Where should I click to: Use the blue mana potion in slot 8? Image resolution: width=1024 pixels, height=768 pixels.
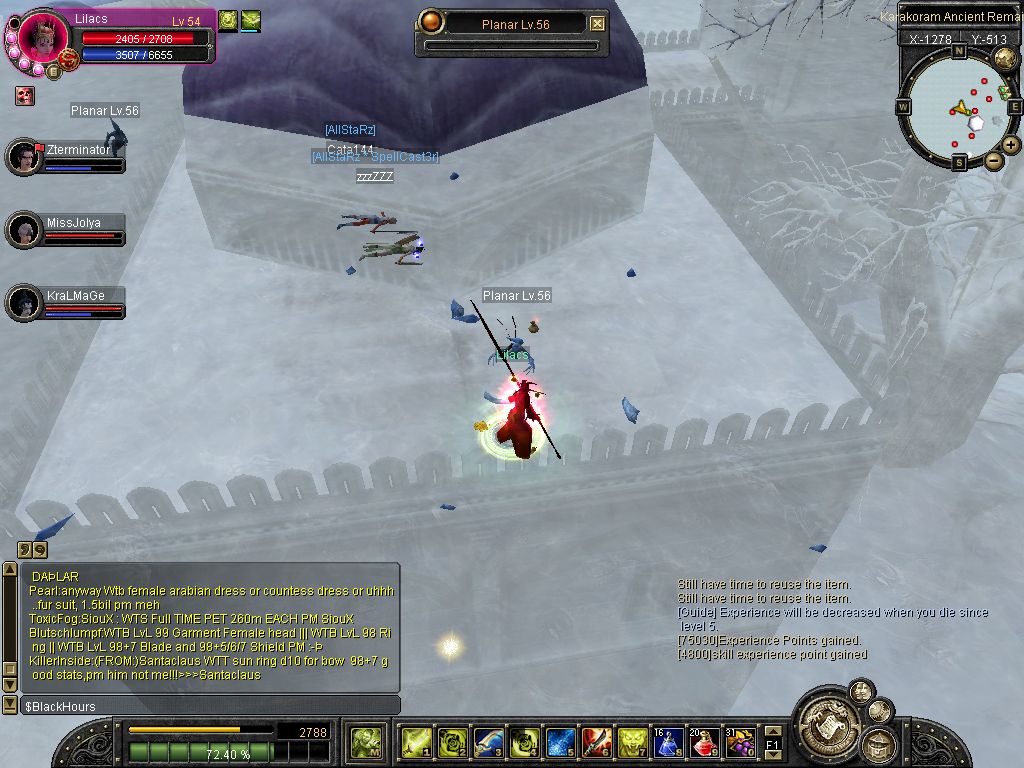click(668, 741)
